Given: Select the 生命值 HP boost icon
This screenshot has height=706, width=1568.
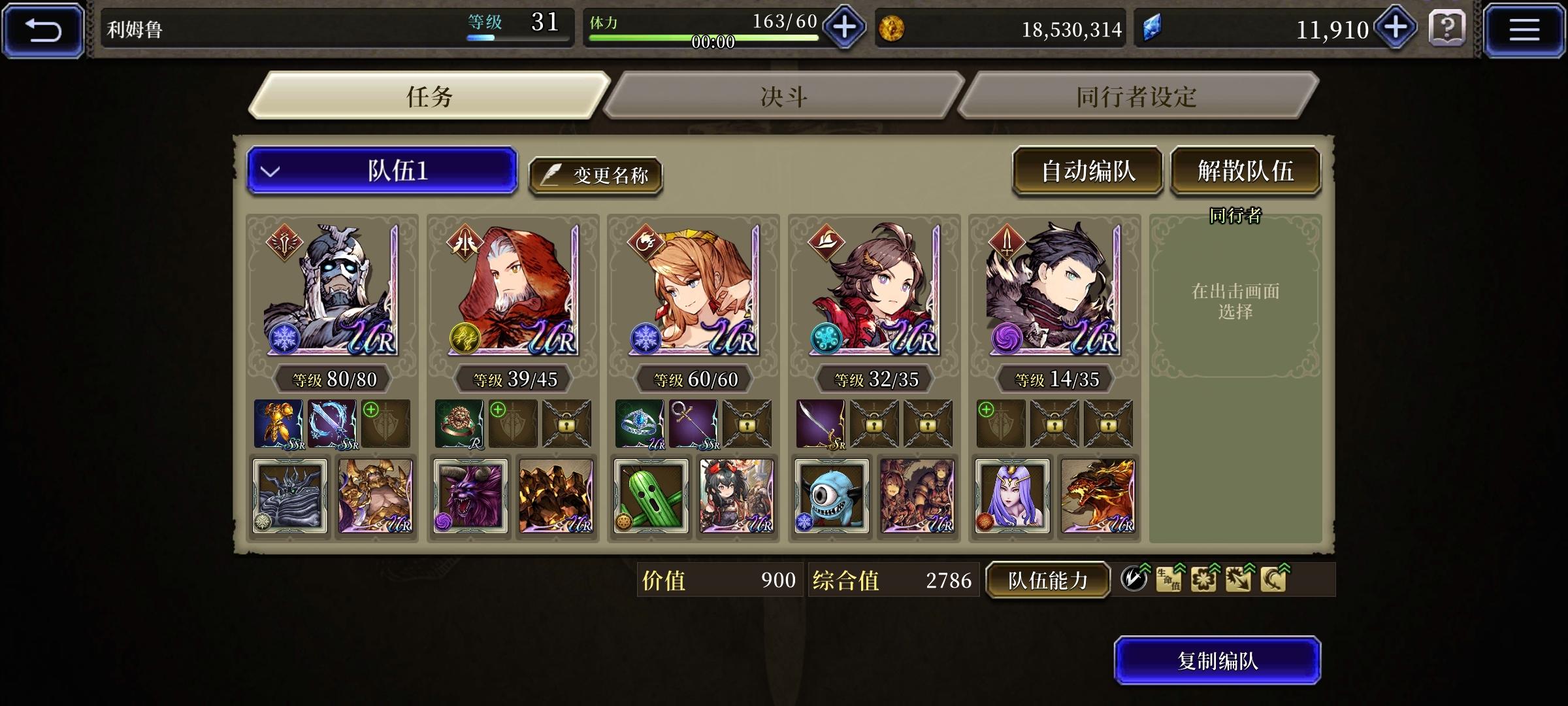Looking at the screenshot, I should pyautogui.click(x=1169, y=580).
